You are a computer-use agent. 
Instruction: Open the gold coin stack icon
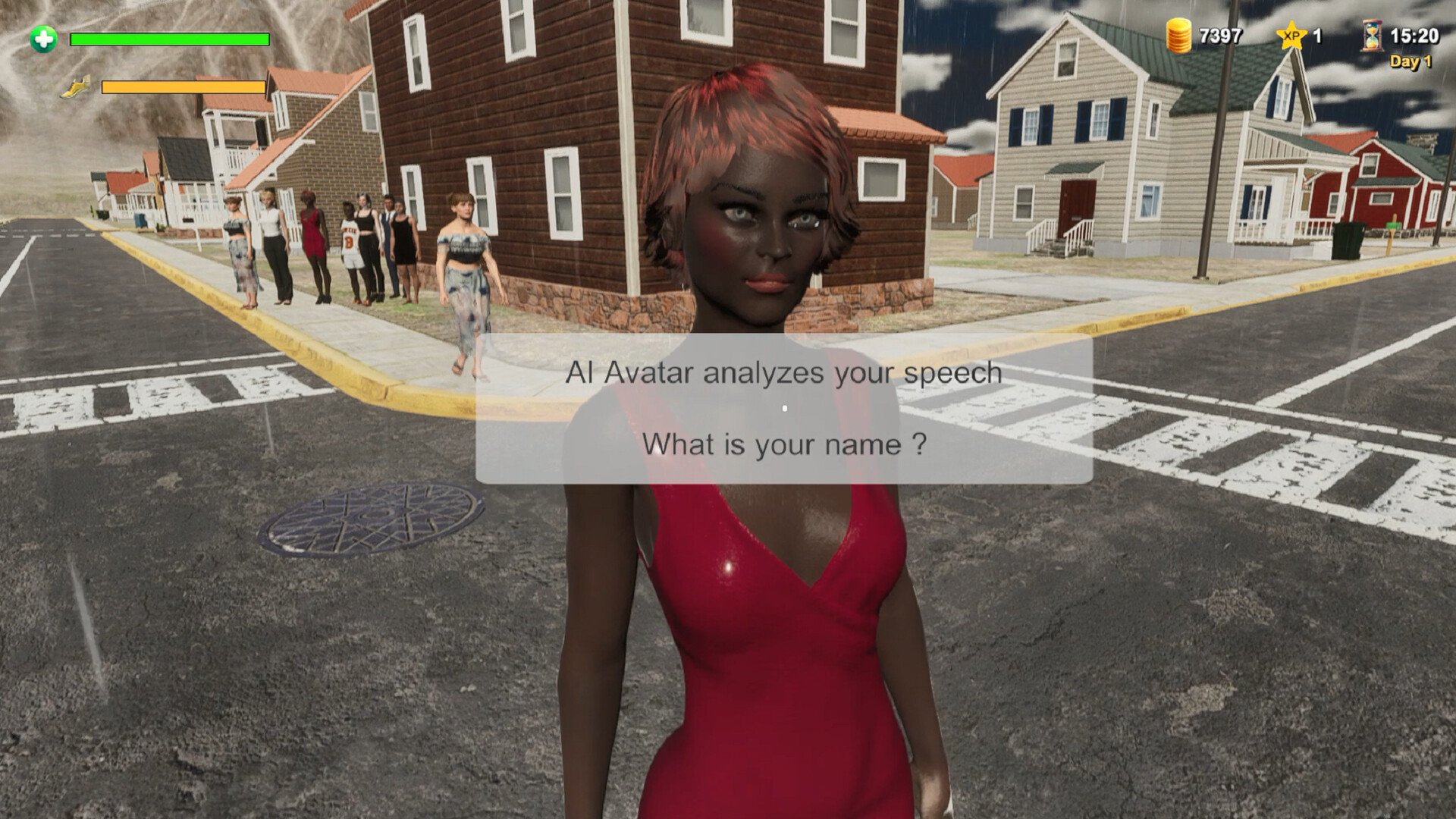pyautogui.click(x=1178, y=36)
